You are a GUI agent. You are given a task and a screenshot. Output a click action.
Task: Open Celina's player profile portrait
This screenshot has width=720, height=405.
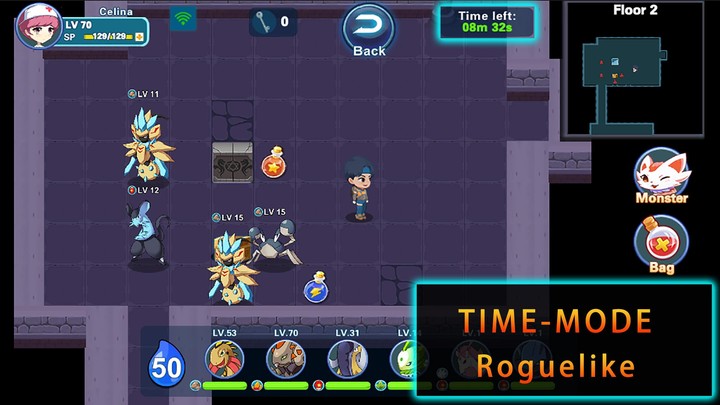34,26
